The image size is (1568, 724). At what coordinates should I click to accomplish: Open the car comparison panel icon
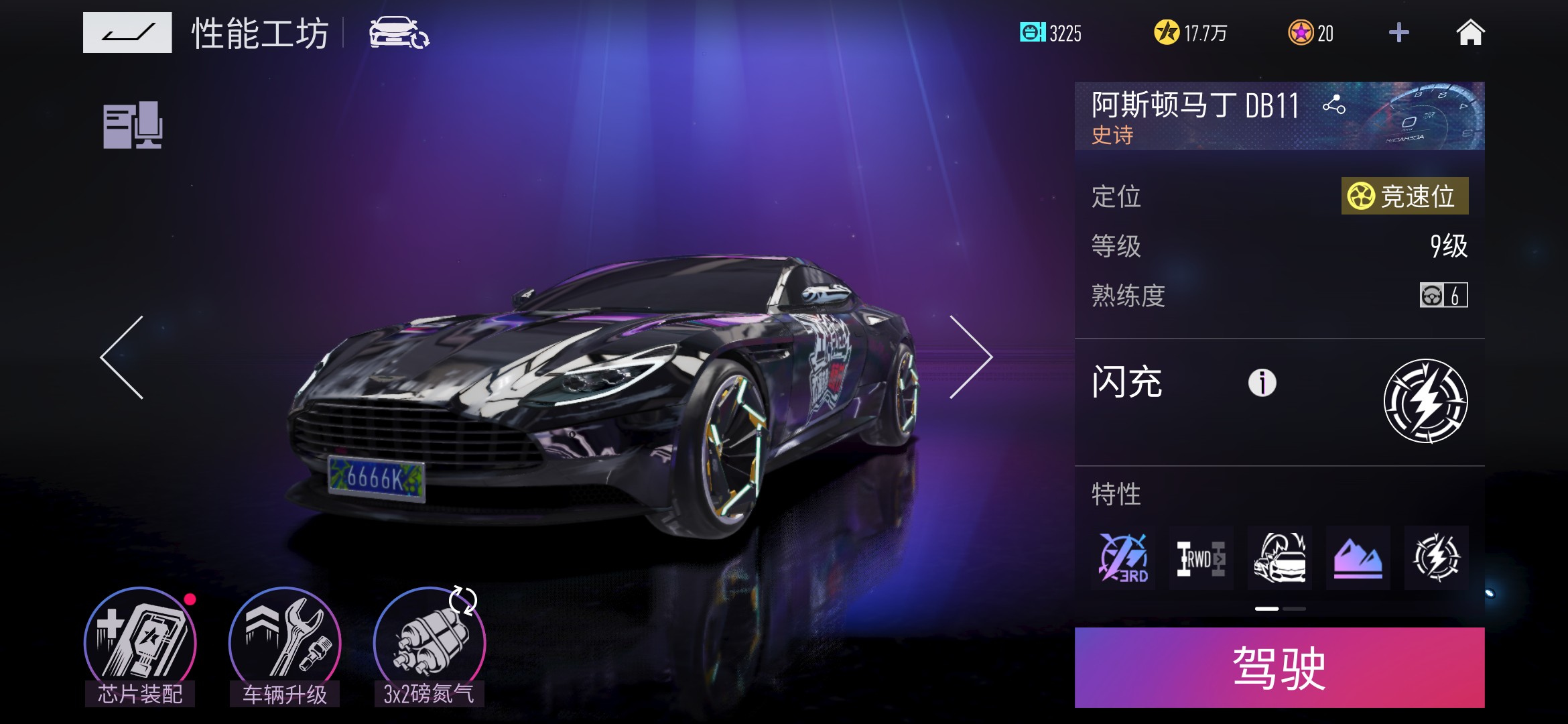[133, 125]
